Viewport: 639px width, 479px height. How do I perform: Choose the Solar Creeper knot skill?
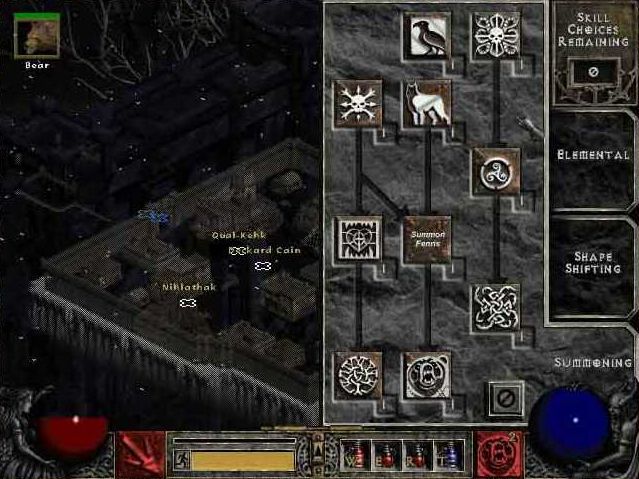point(495,307)
